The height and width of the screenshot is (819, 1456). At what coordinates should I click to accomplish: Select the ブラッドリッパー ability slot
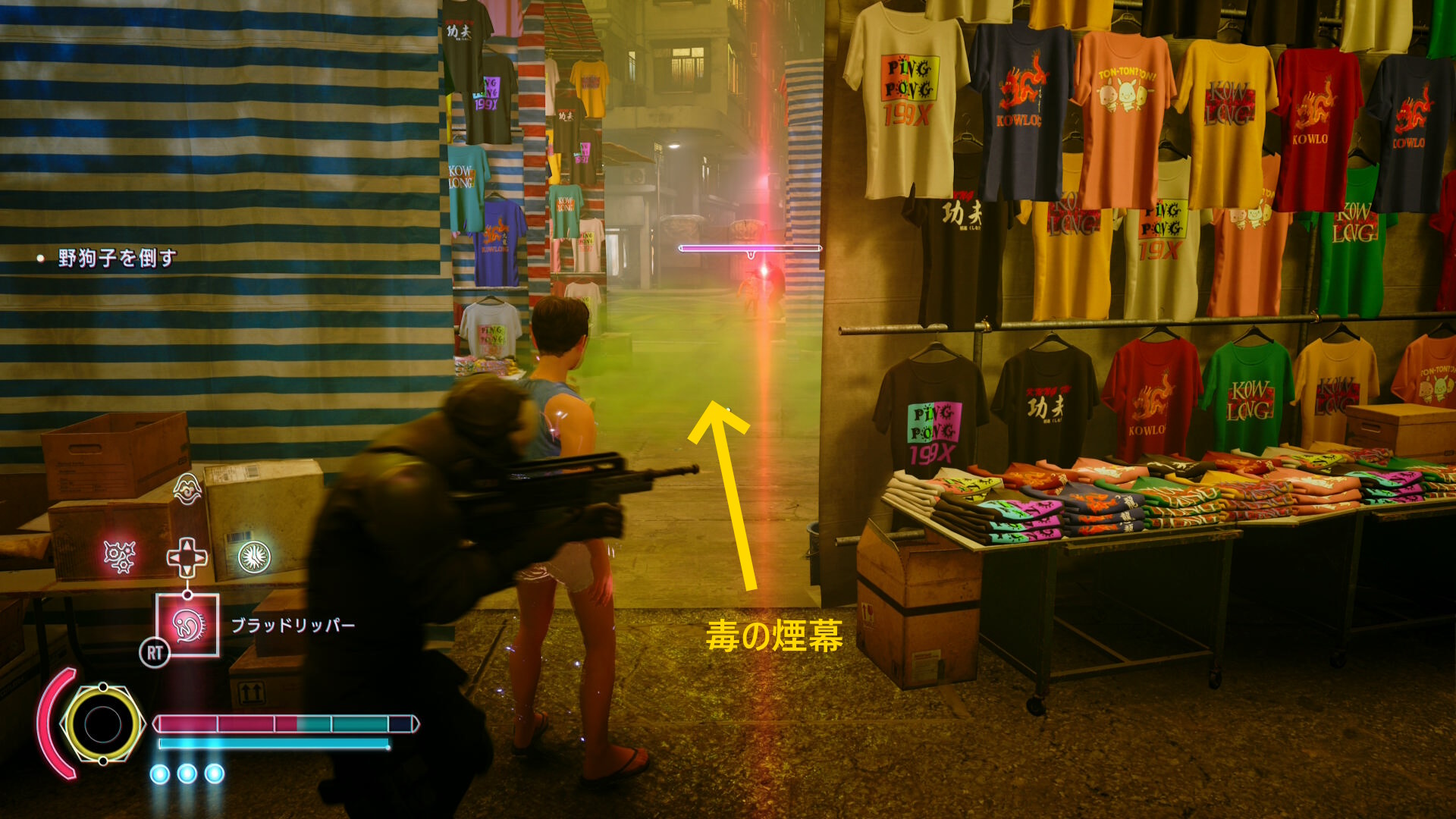[x=187, y=625]
